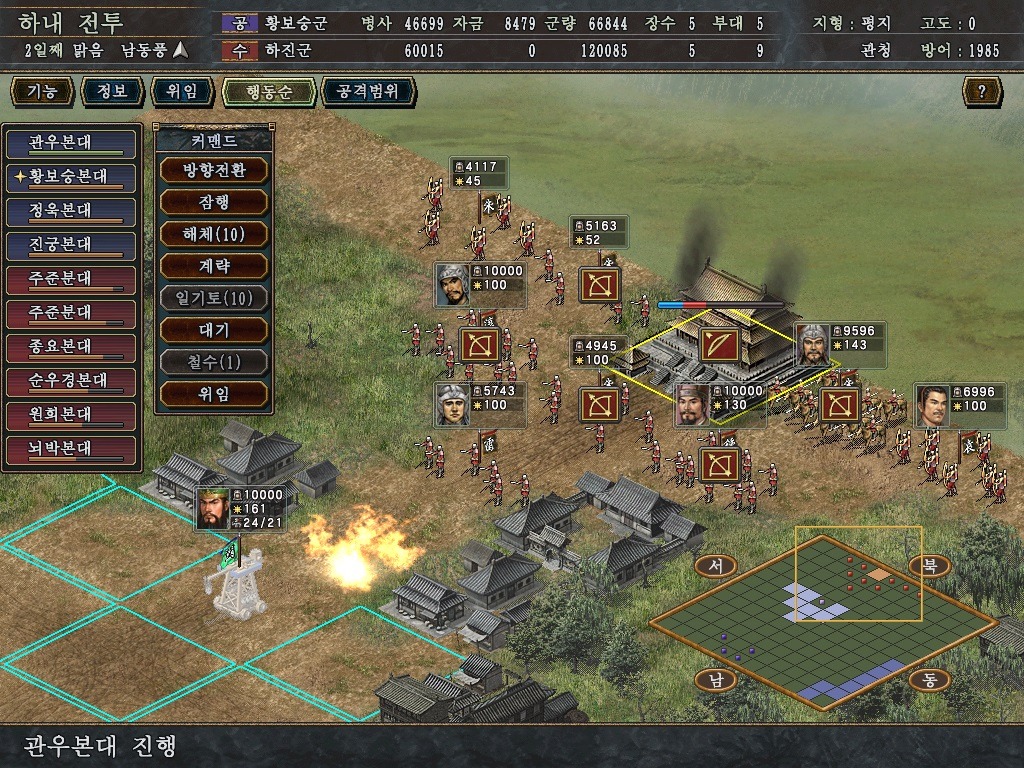Open the 정보 menu
The image size is (1024, 768).
[x=112, y=92]
